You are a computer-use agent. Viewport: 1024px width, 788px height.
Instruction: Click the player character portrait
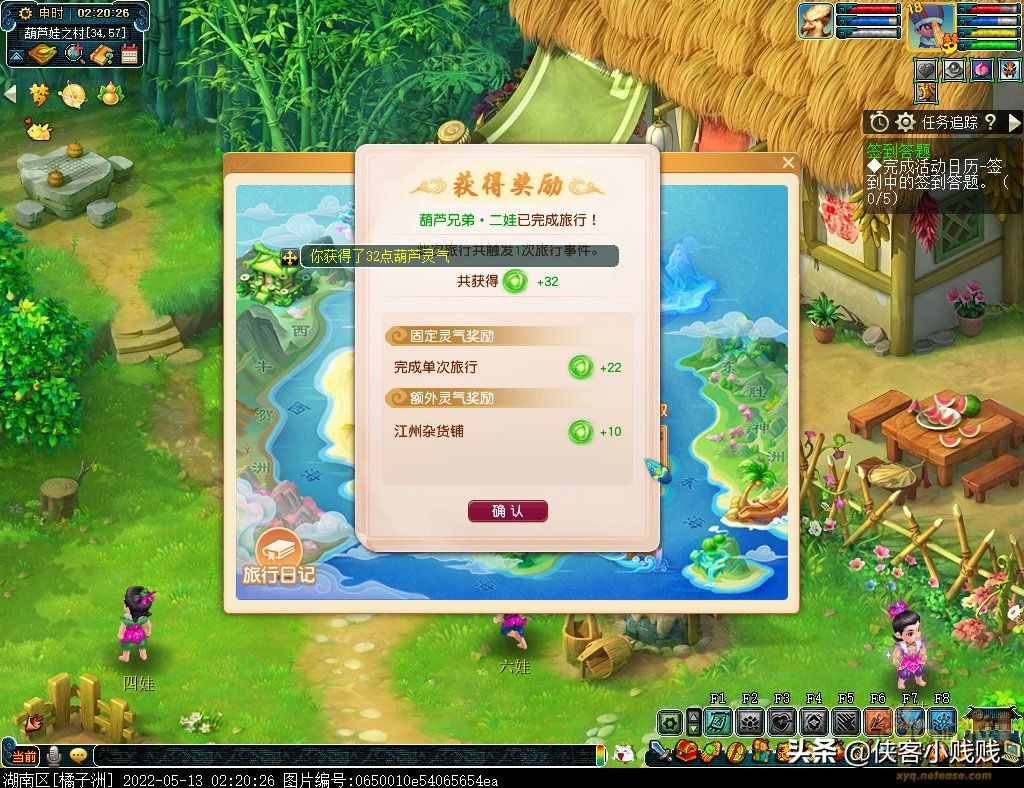pos(931,27)
